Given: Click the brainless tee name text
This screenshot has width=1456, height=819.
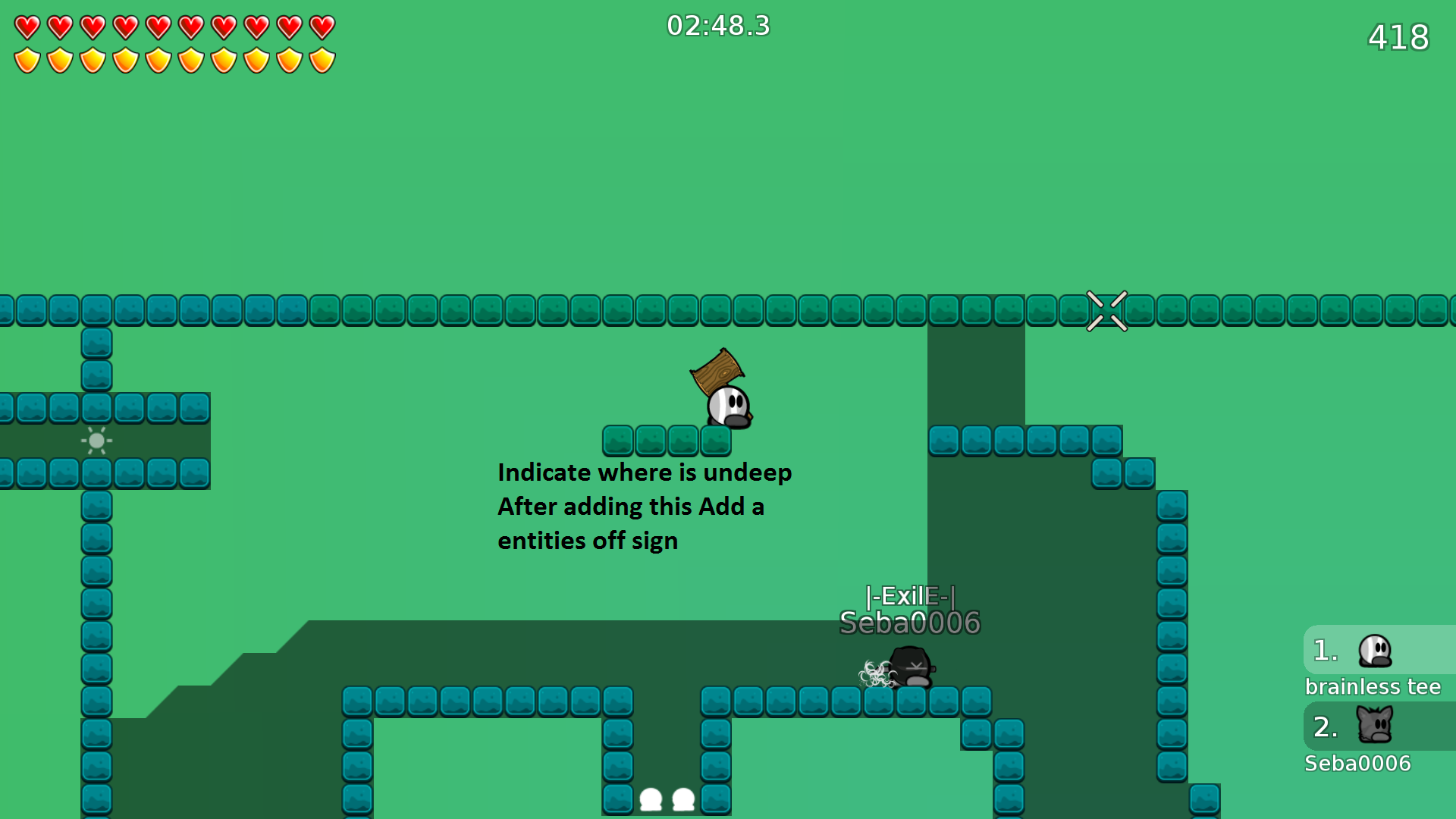Looking at the screenshot, I should [1373, 686].
